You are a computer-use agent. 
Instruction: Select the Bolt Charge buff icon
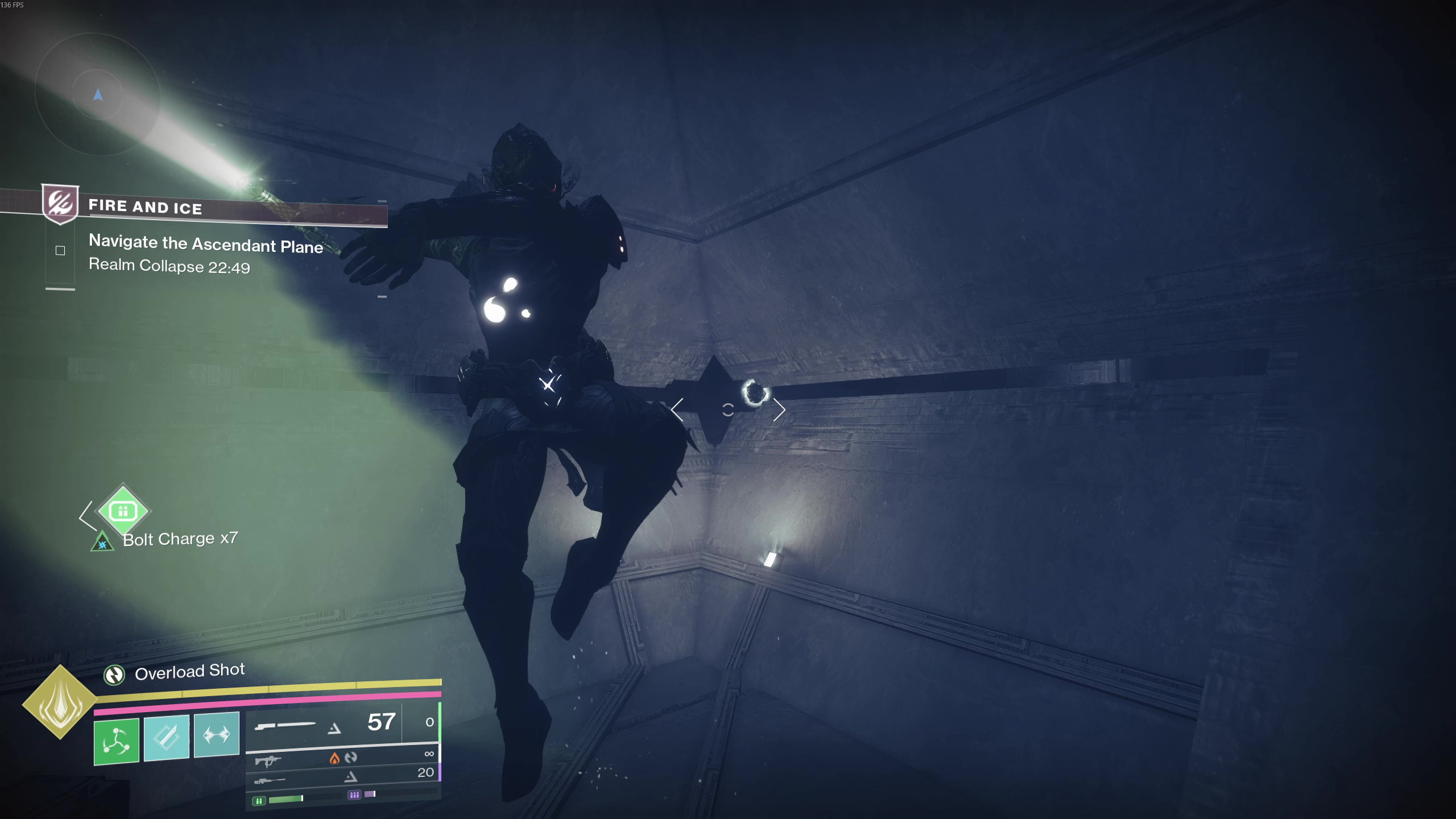(x=102, y=542)
